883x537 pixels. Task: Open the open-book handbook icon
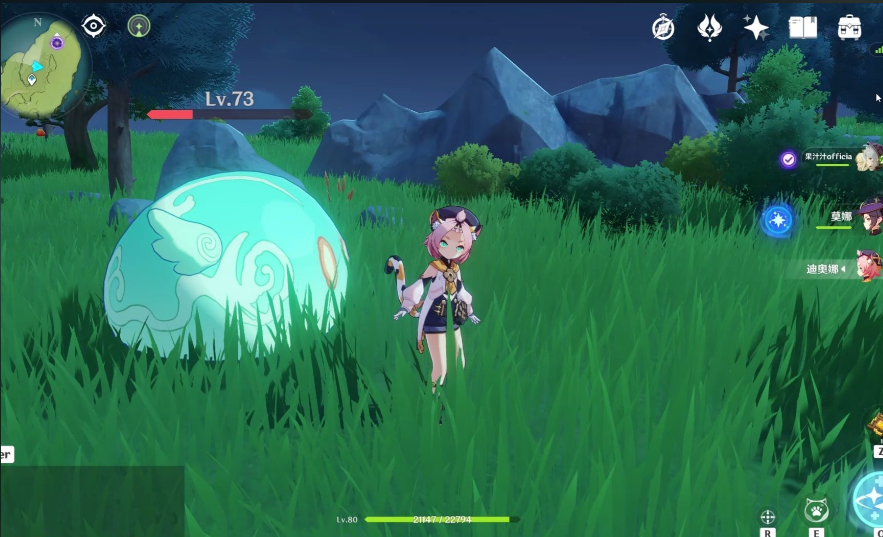pyautogui.click(x=803, y=28)
